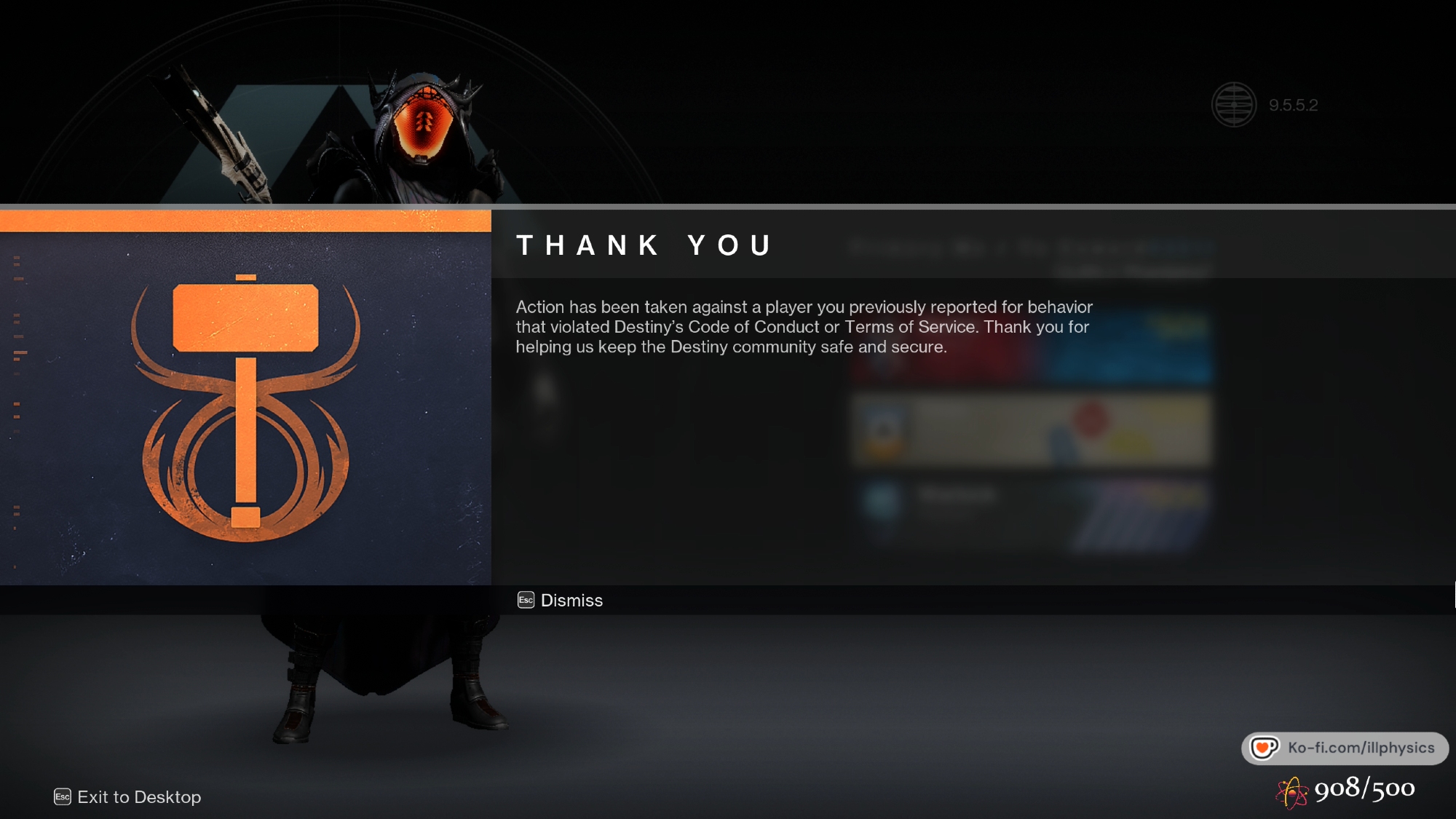Open the Ko-fi.com/illphysics link
1456x819 pixels.
tap(1345, 748)
